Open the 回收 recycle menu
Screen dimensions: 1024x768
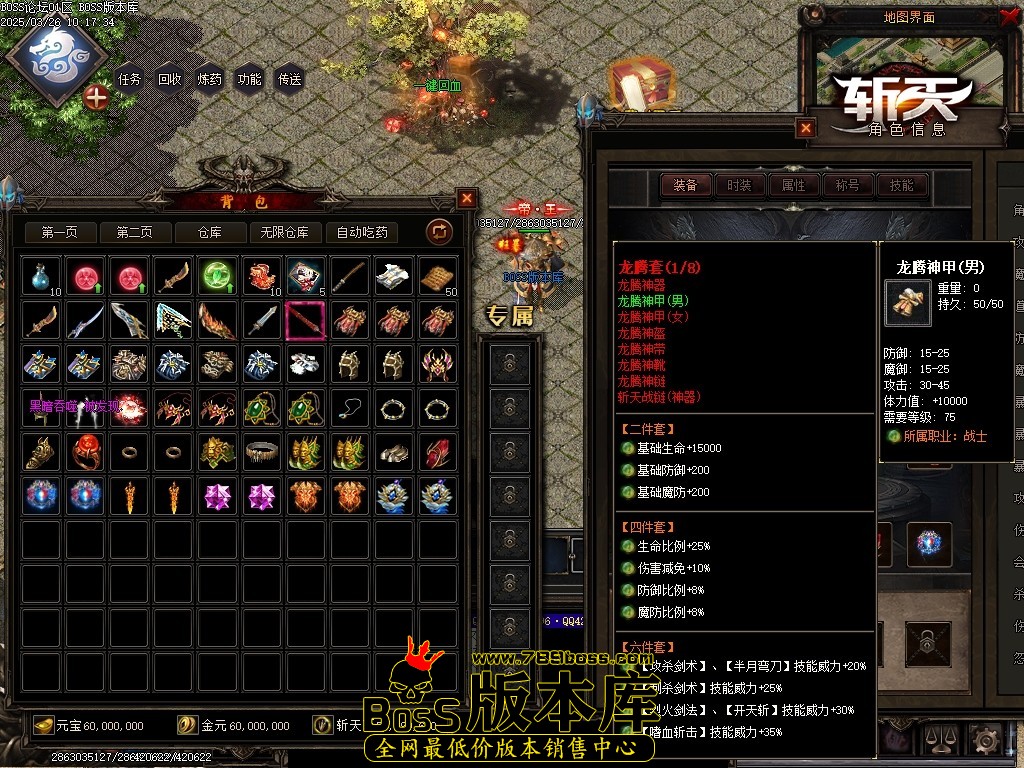coord(170,79)
